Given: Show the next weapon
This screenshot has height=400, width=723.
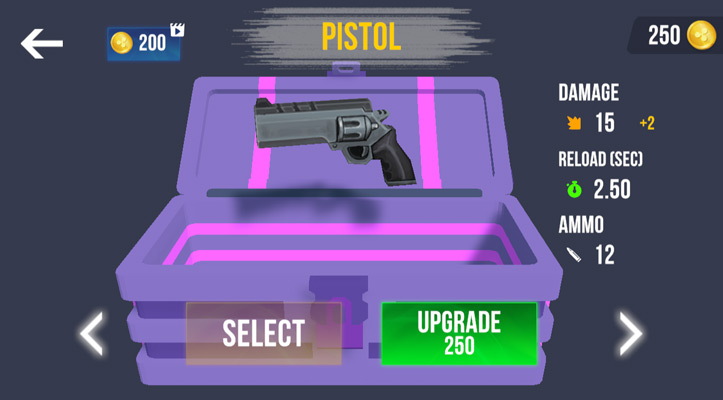Looking at the screenshot, I should [629, 333].
